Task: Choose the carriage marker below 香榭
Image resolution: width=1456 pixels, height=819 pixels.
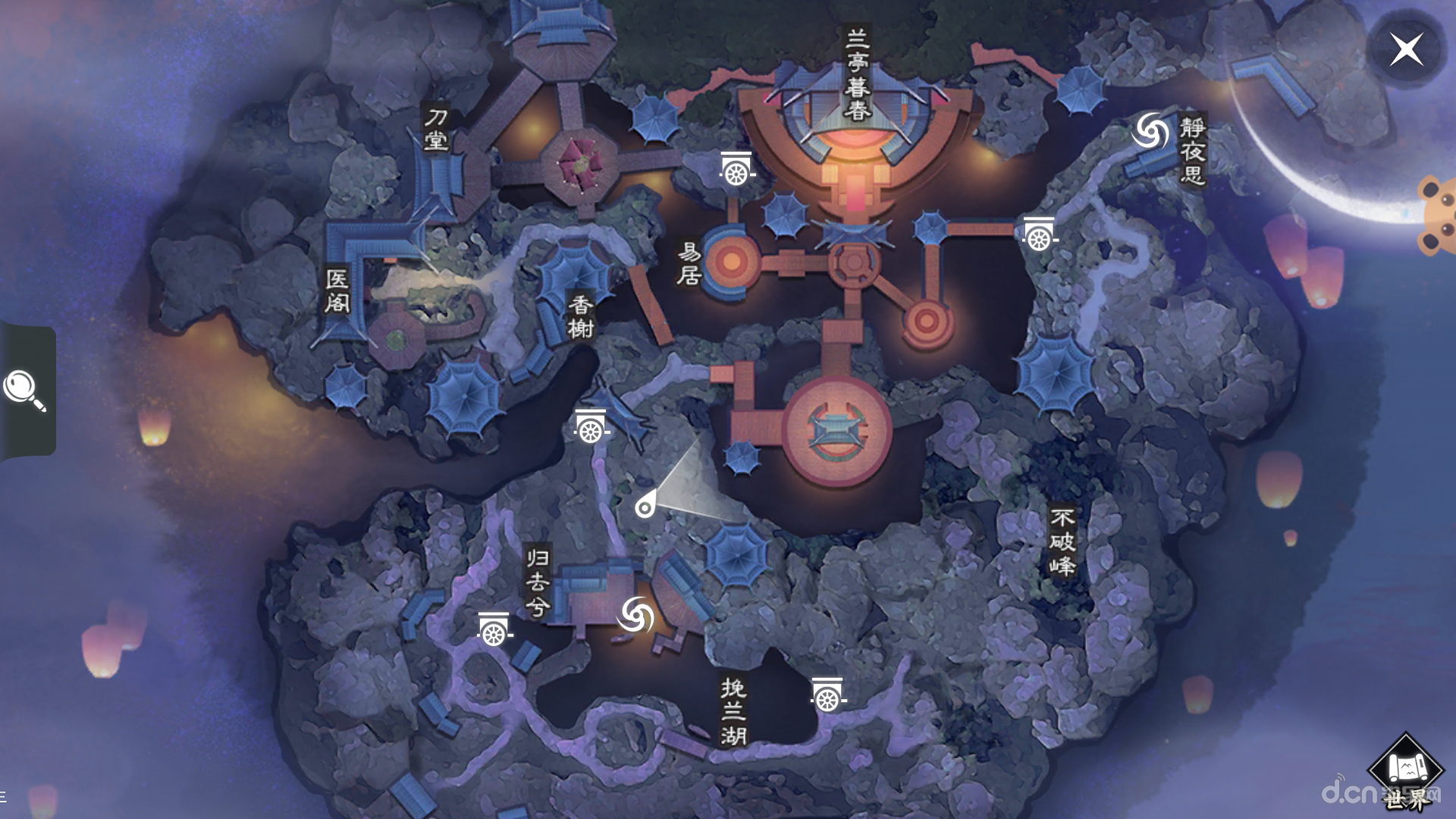Action: coord(591,427)
